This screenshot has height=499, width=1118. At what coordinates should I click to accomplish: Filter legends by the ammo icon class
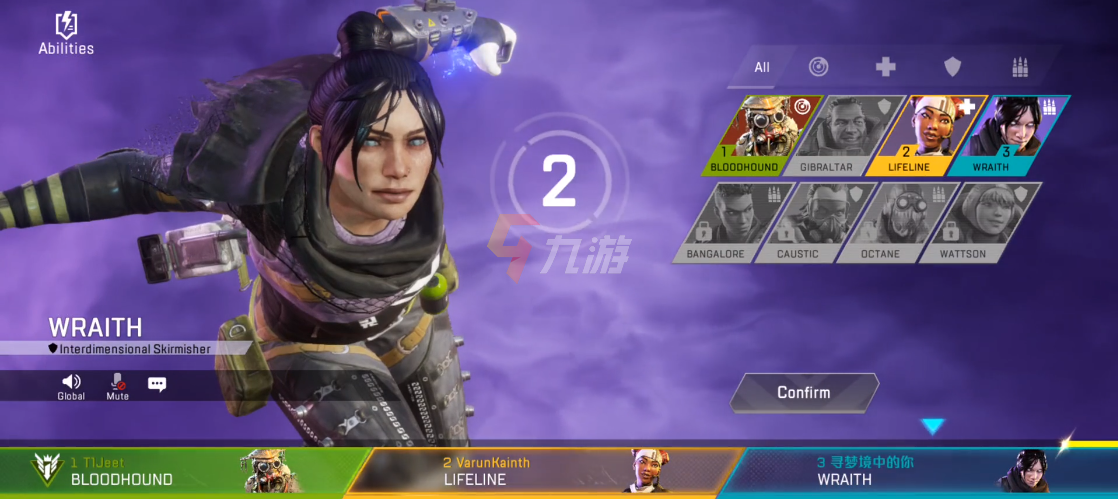tap(1020, 67)
